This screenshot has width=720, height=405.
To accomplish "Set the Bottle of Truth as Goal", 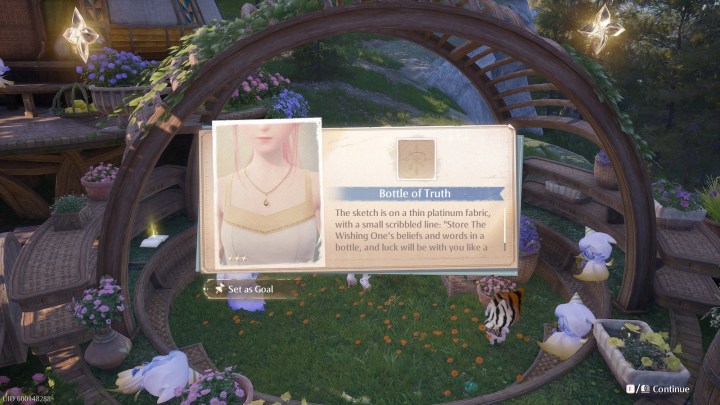I will click(252, 290).
